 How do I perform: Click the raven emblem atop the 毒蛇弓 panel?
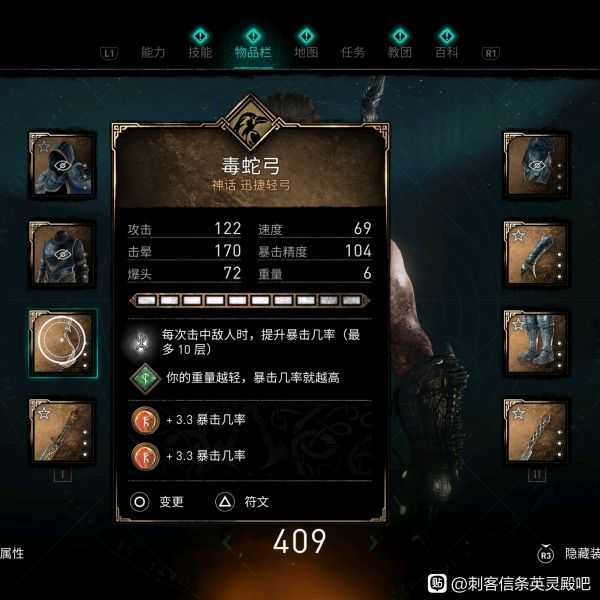[x=250, y=124]
